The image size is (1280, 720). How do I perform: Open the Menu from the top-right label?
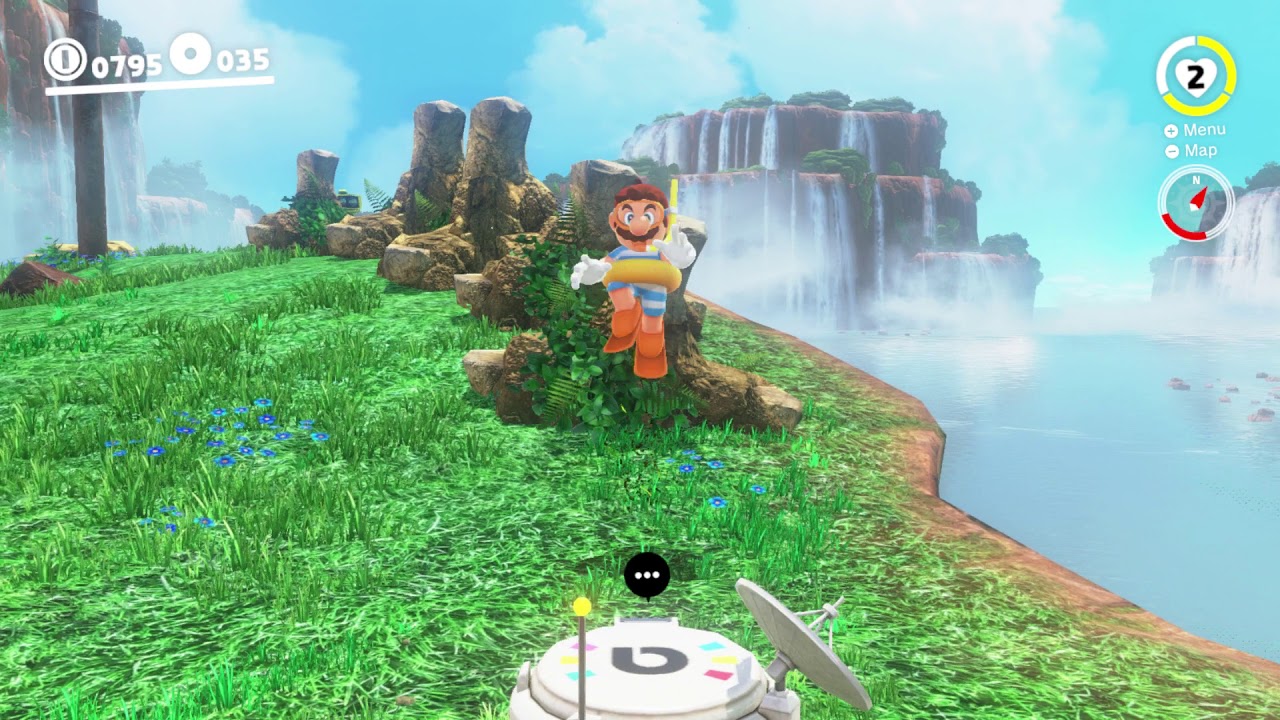1205,129
